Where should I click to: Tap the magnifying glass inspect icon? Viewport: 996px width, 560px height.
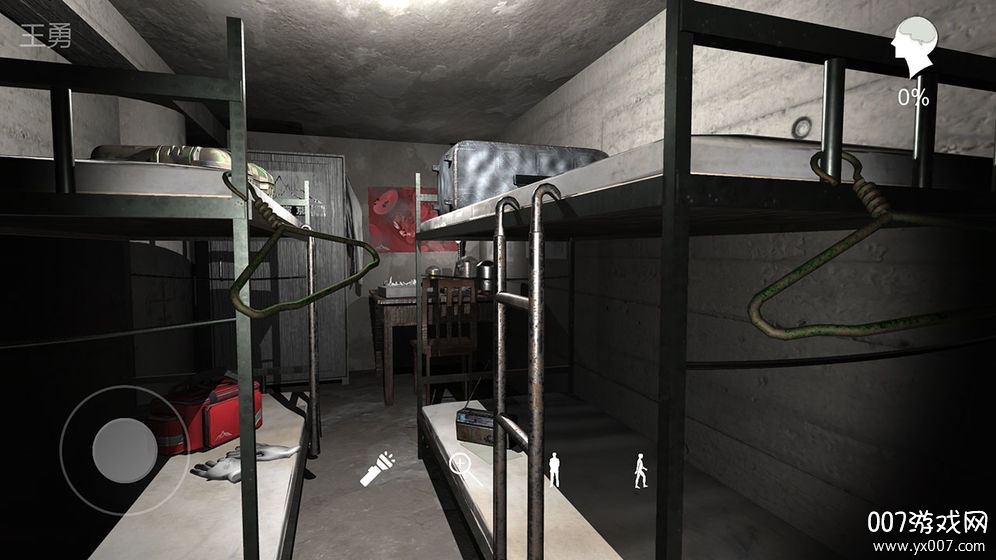(x=465, y=468)
